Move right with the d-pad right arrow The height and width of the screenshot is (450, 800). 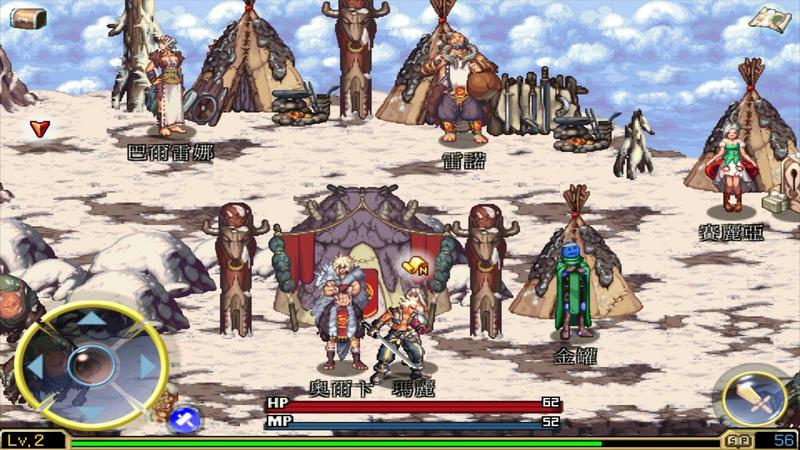coord(148,366)
